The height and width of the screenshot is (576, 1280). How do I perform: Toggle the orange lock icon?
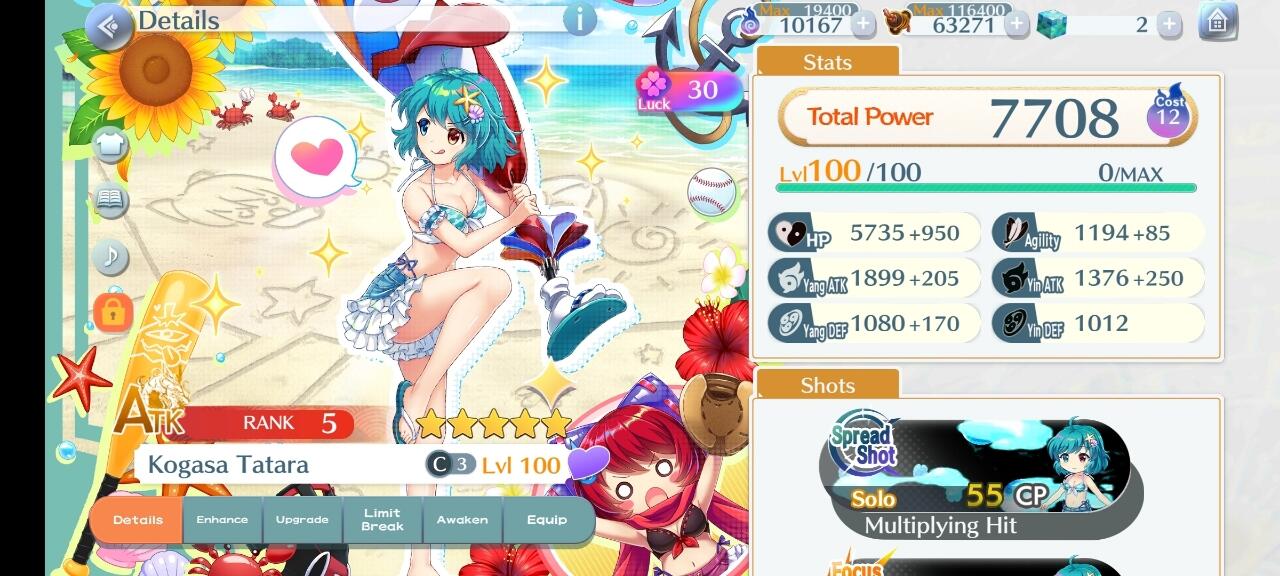coord(112,312)
